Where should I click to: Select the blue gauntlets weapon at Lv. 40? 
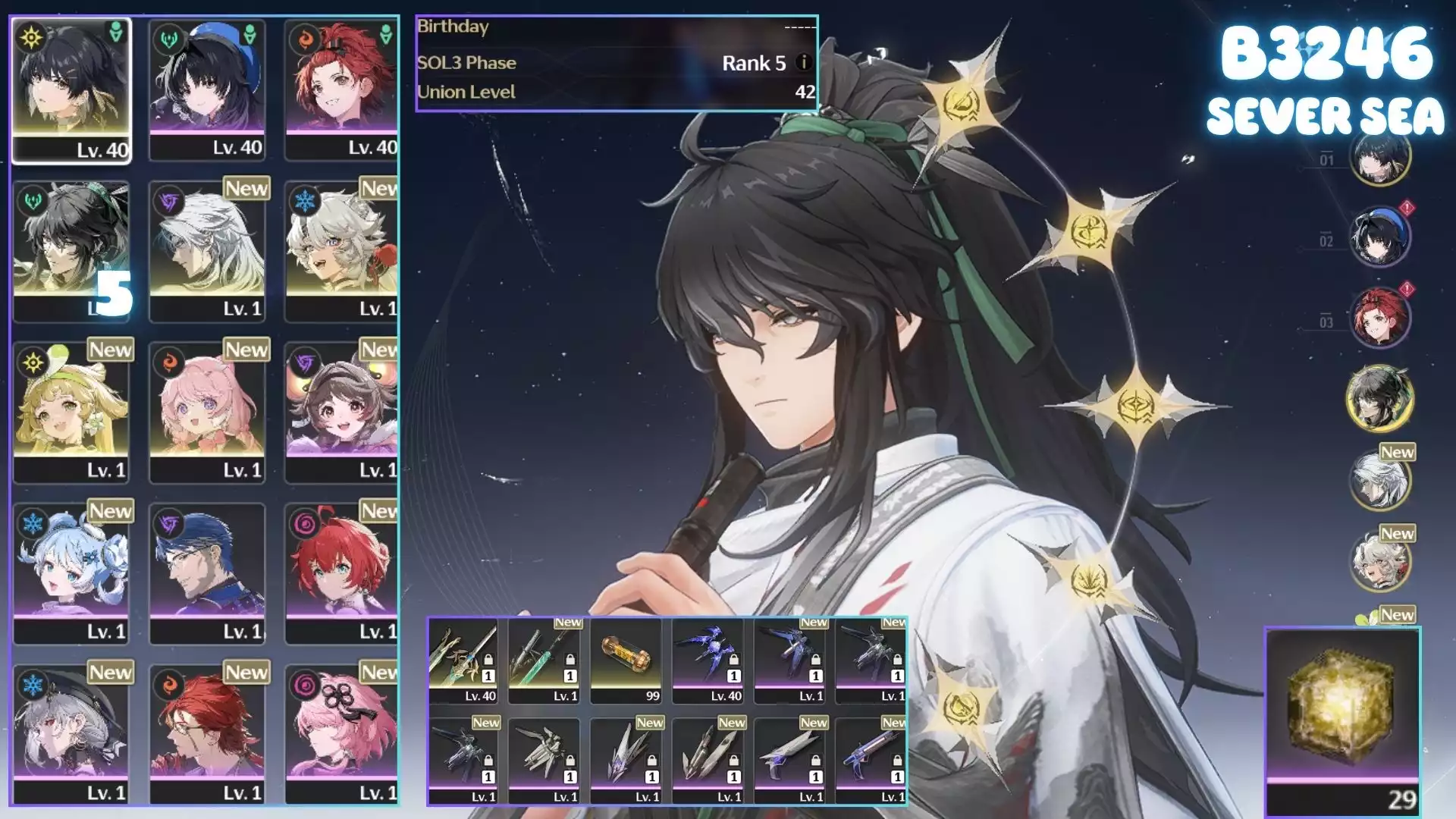[708, 661]
